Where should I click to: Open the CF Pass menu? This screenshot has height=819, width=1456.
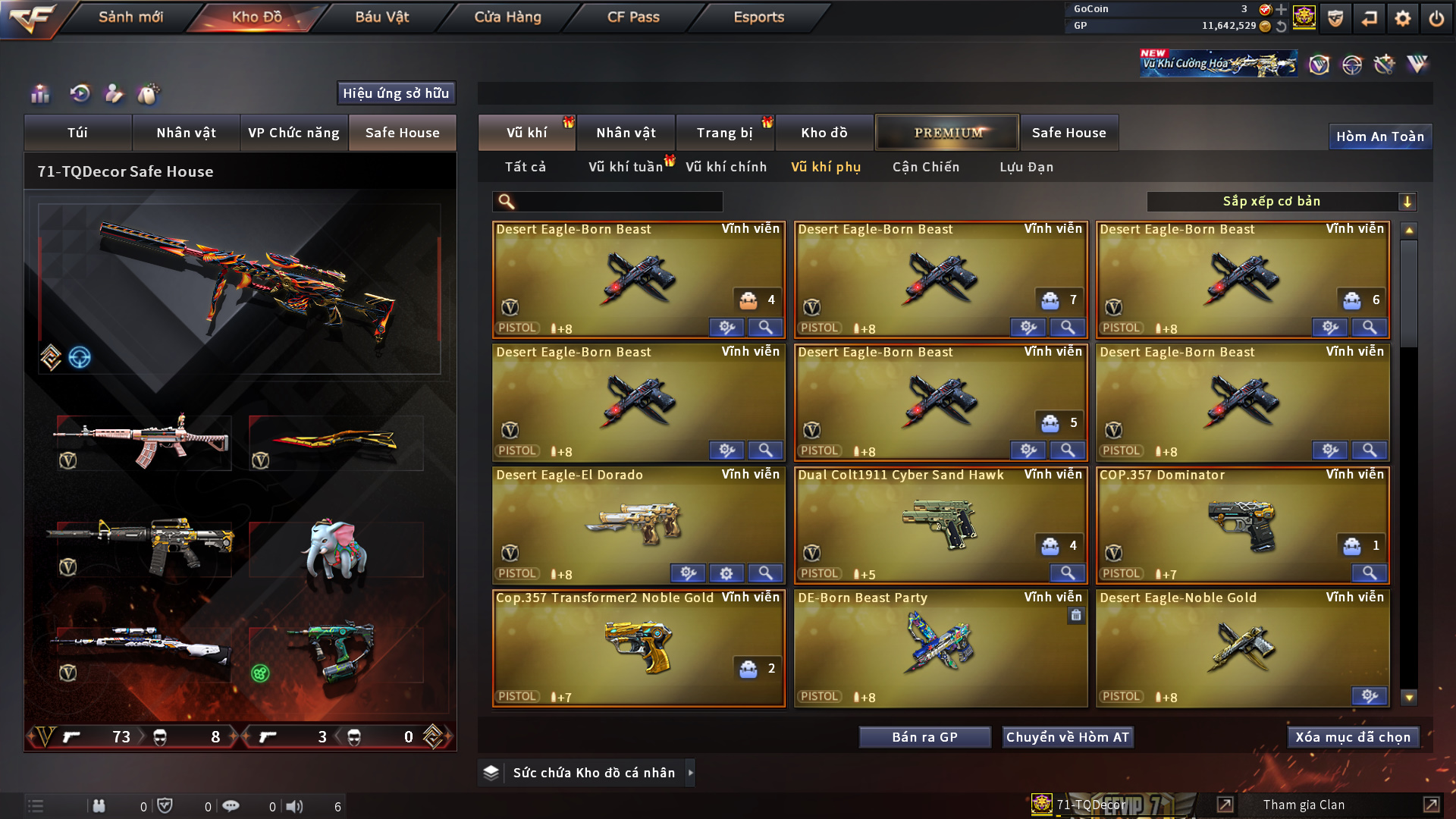(x=633, y=17)
